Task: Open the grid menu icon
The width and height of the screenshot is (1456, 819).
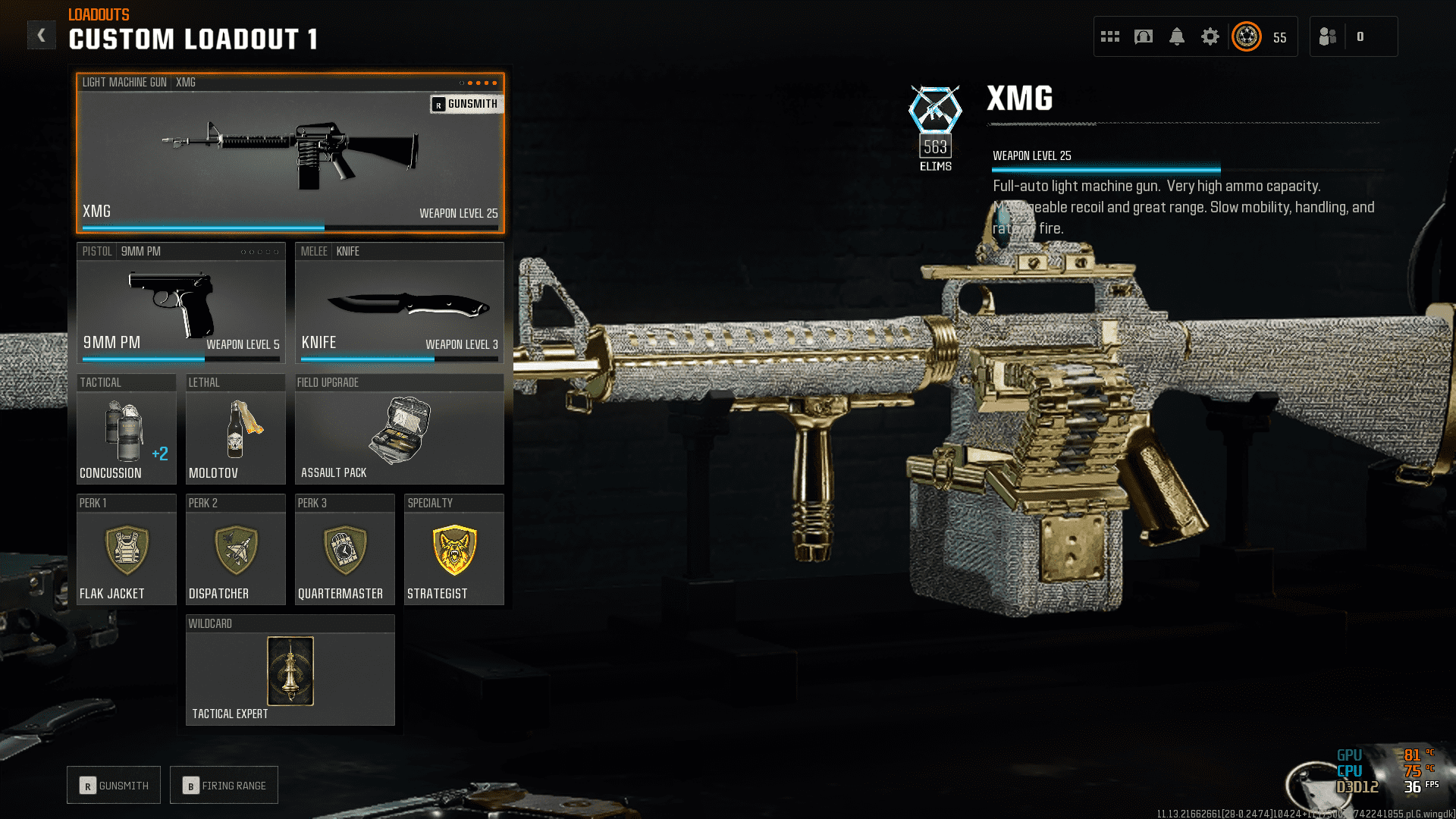Action: pyautogui.click(x=1110, y=36)
